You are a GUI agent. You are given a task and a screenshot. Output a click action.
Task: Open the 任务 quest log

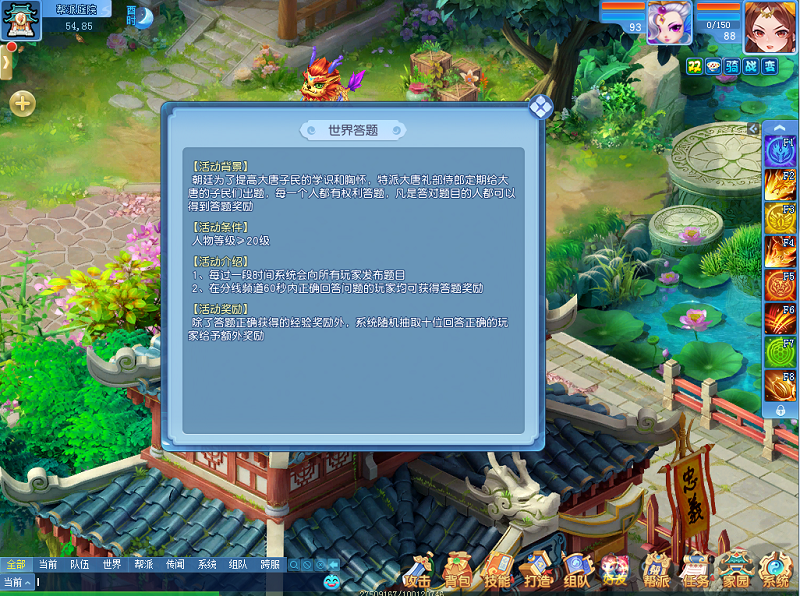[x=696, y=570]
